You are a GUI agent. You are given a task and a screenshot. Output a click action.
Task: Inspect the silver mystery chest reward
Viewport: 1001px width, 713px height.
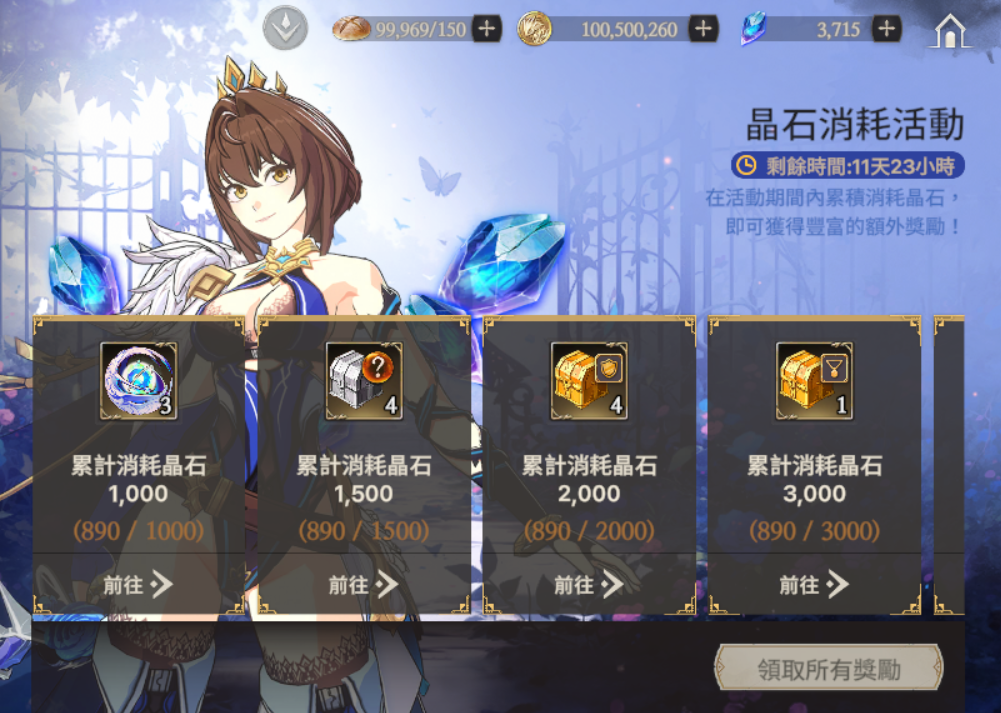point(364,380)
